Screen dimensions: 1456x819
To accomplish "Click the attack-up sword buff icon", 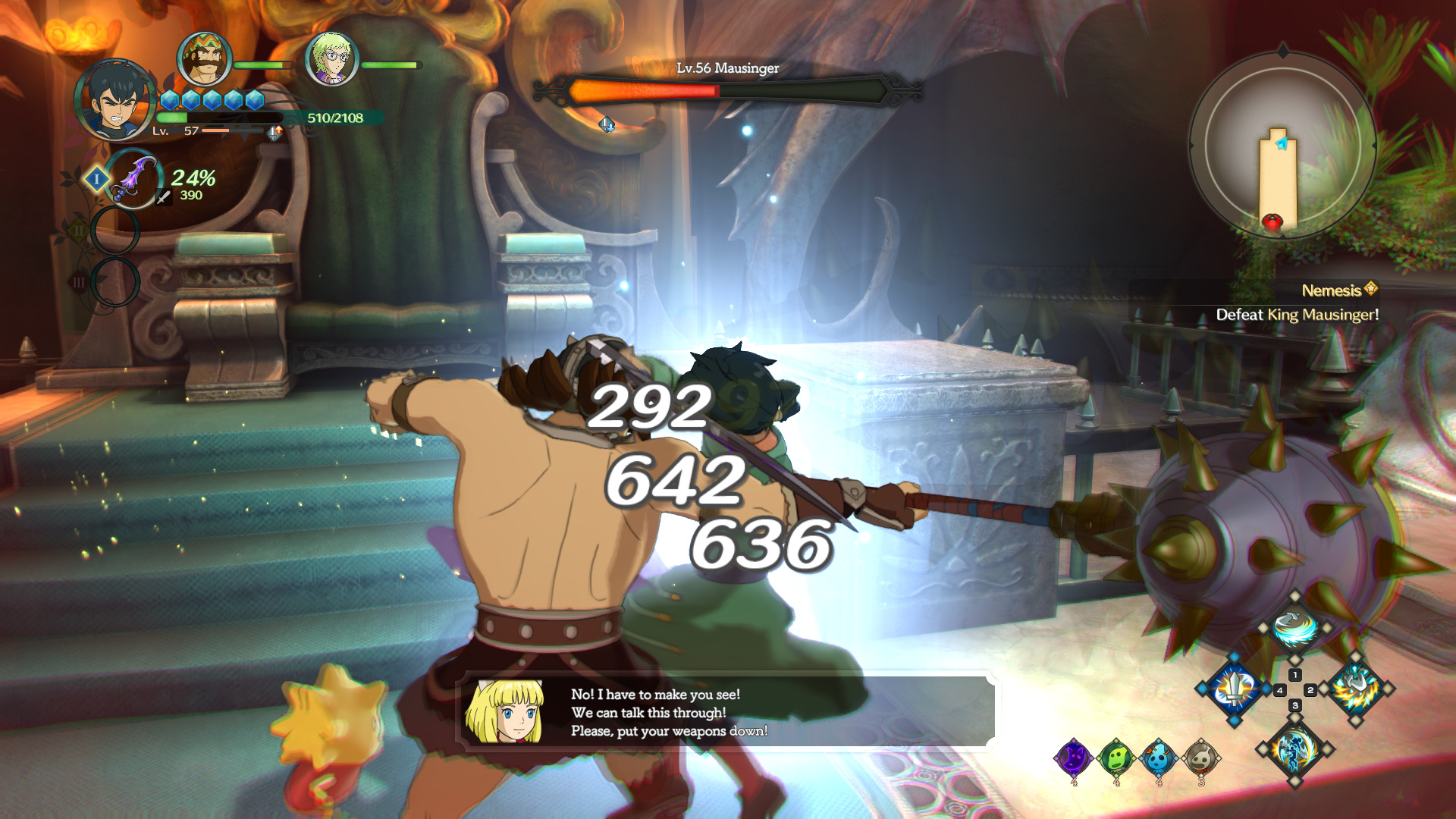I will point(275,133).
